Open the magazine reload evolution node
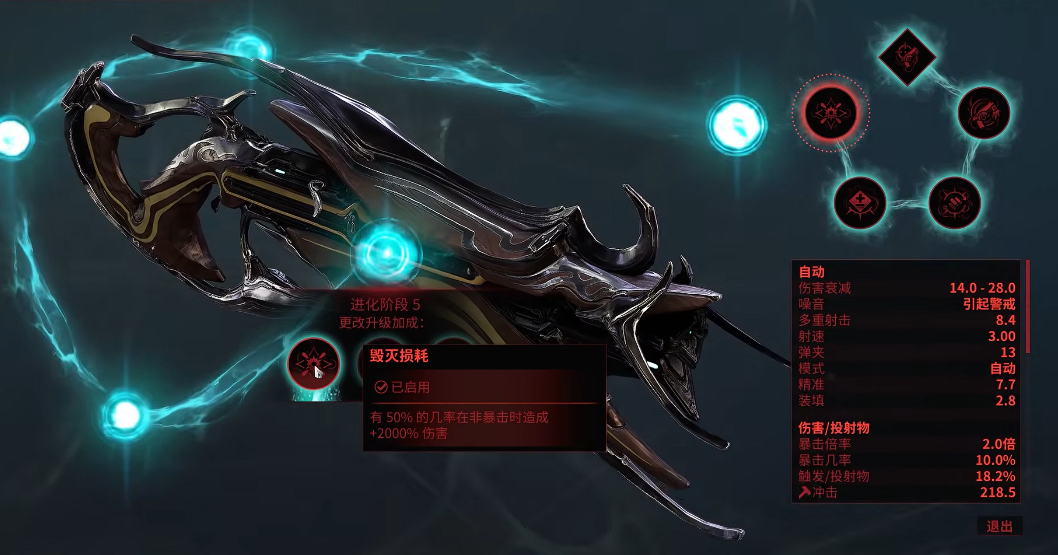Image resolution: width=1058 pixels, height=555 pixels. [983, 113]
